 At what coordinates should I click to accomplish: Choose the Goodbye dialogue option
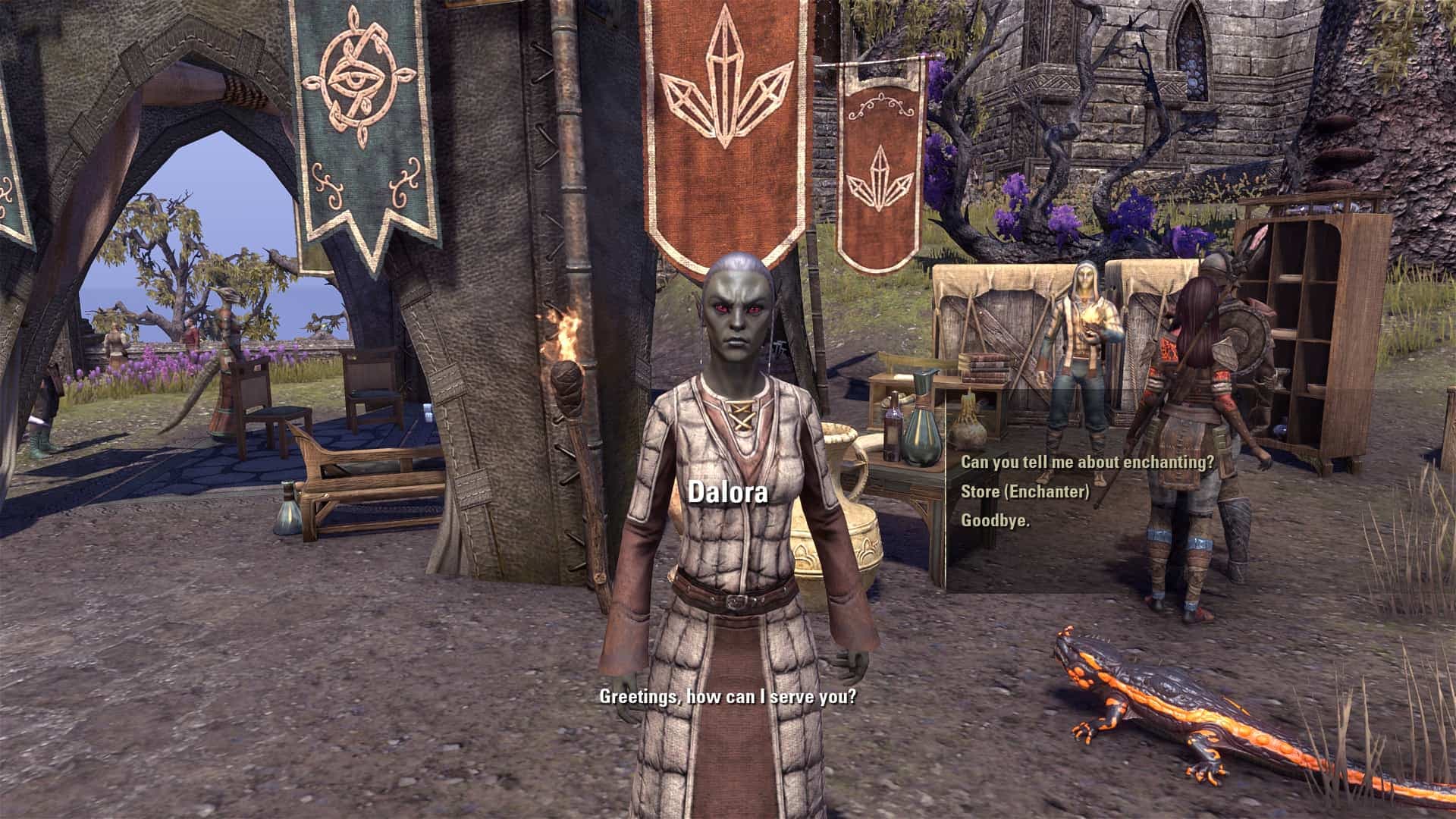tap(995, 520)
